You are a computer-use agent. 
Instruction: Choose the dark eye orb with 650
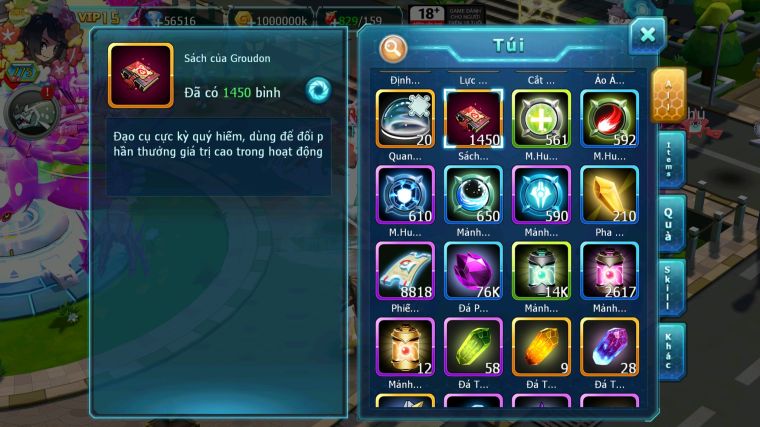click(473, 194)
